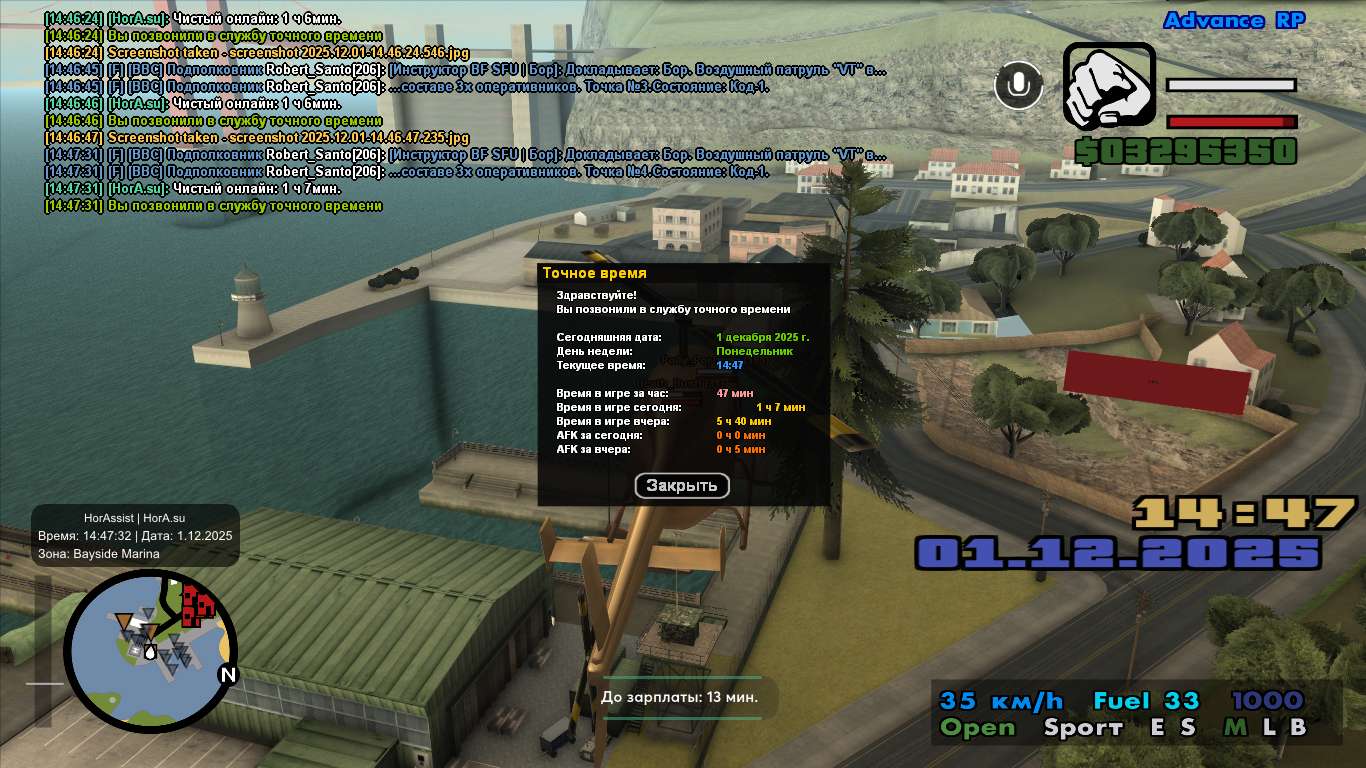Close the Точное время dialog with Закрыть
Screen dimensions: 1366x768
(682, 486)
